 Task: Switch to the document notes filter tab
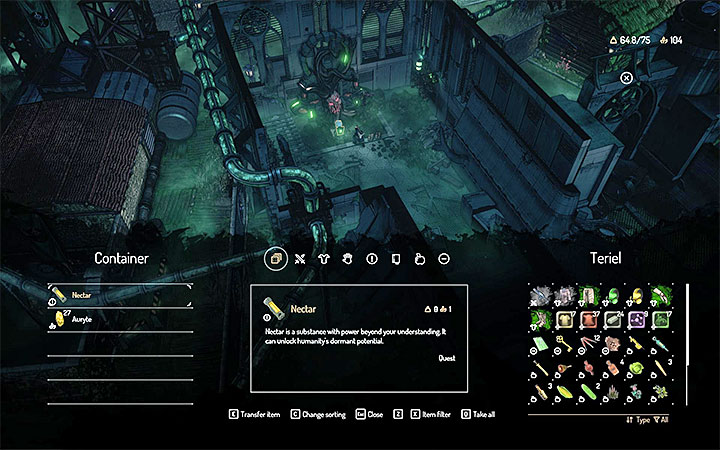395,258
